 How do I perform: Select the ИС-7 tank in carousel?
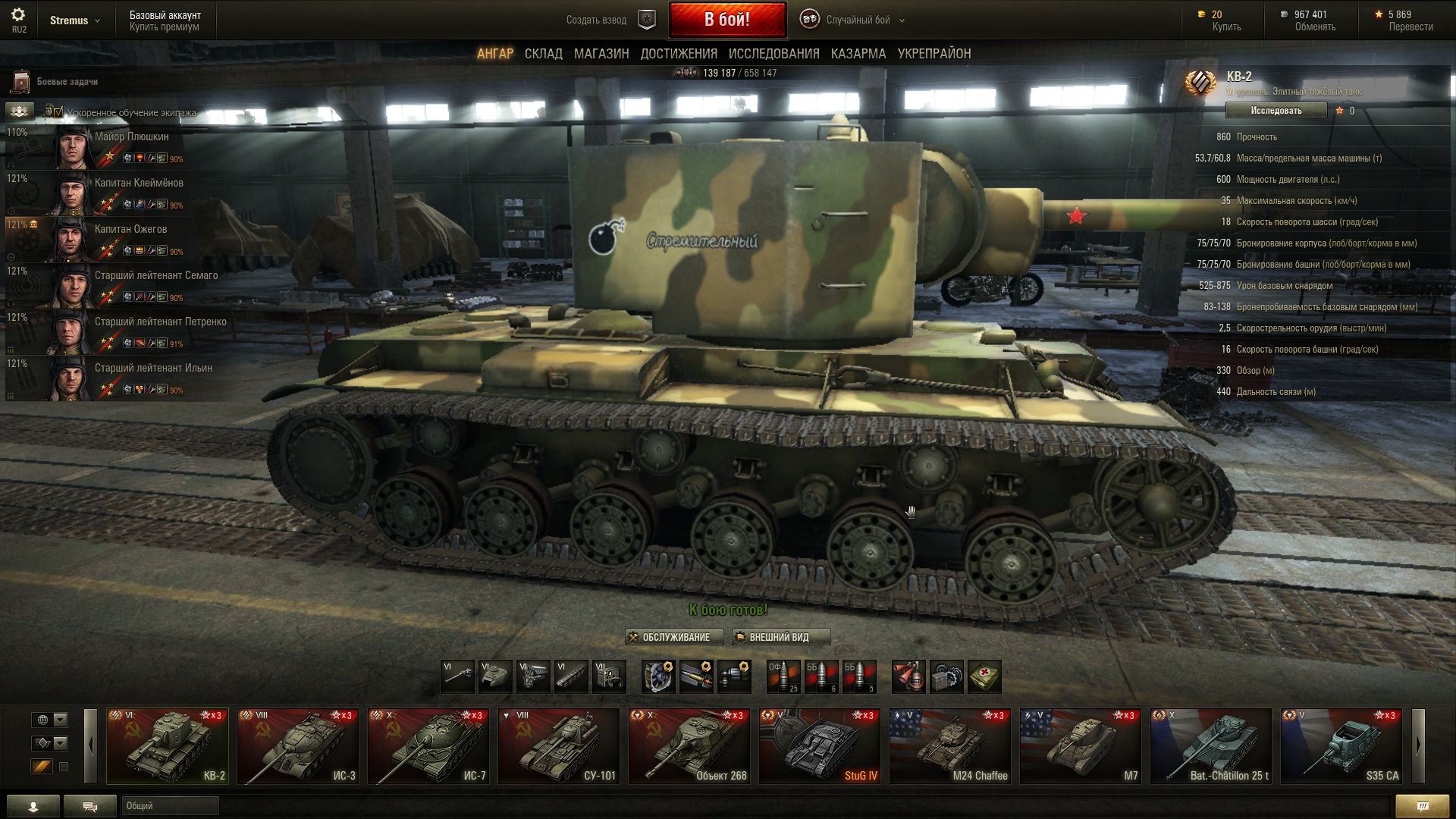428,745
